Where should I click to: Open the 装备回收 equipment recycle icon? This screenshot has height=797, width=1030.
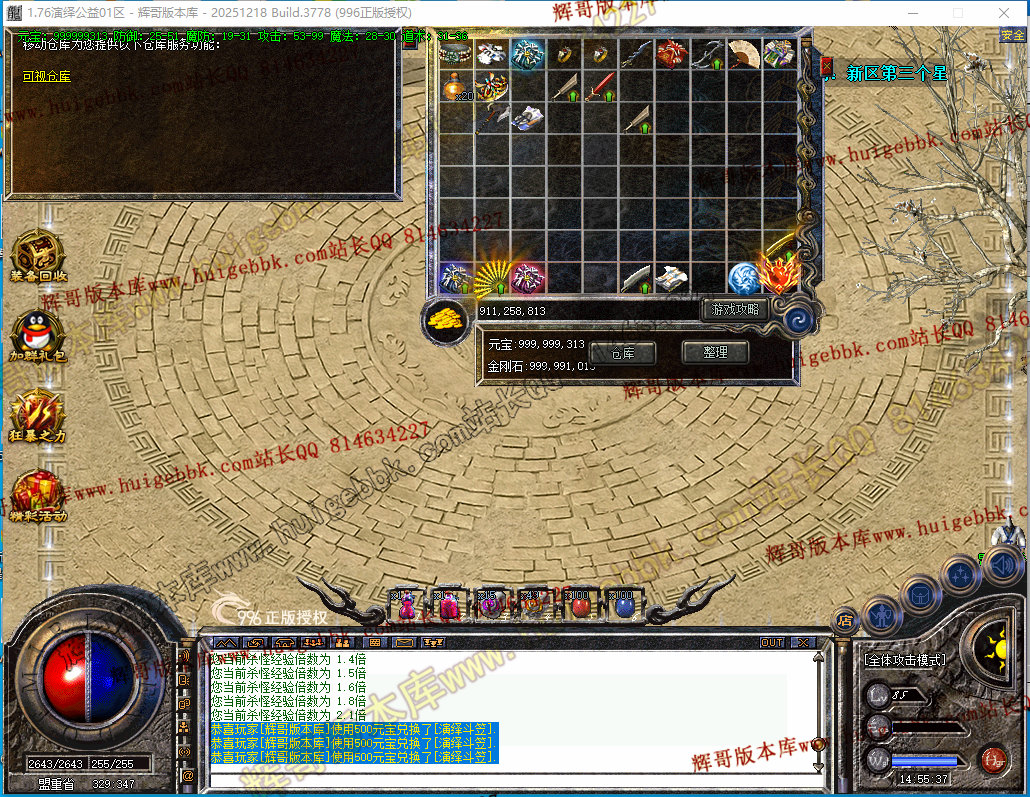point(39,254)
